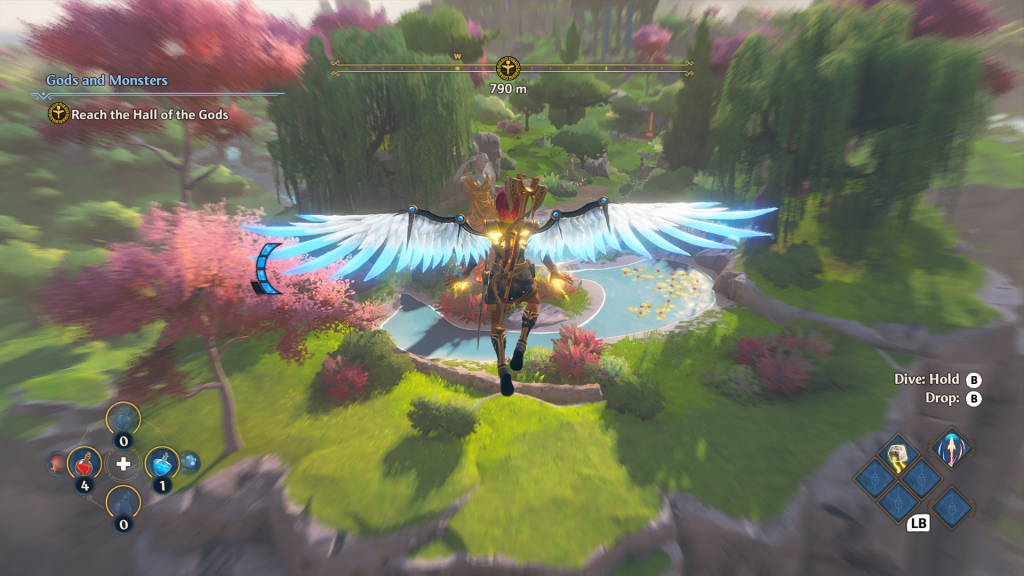This screenshot has width=1024, height=576.
Task: Activate the glowing arrow ability icon
Action: pos(950,447)
